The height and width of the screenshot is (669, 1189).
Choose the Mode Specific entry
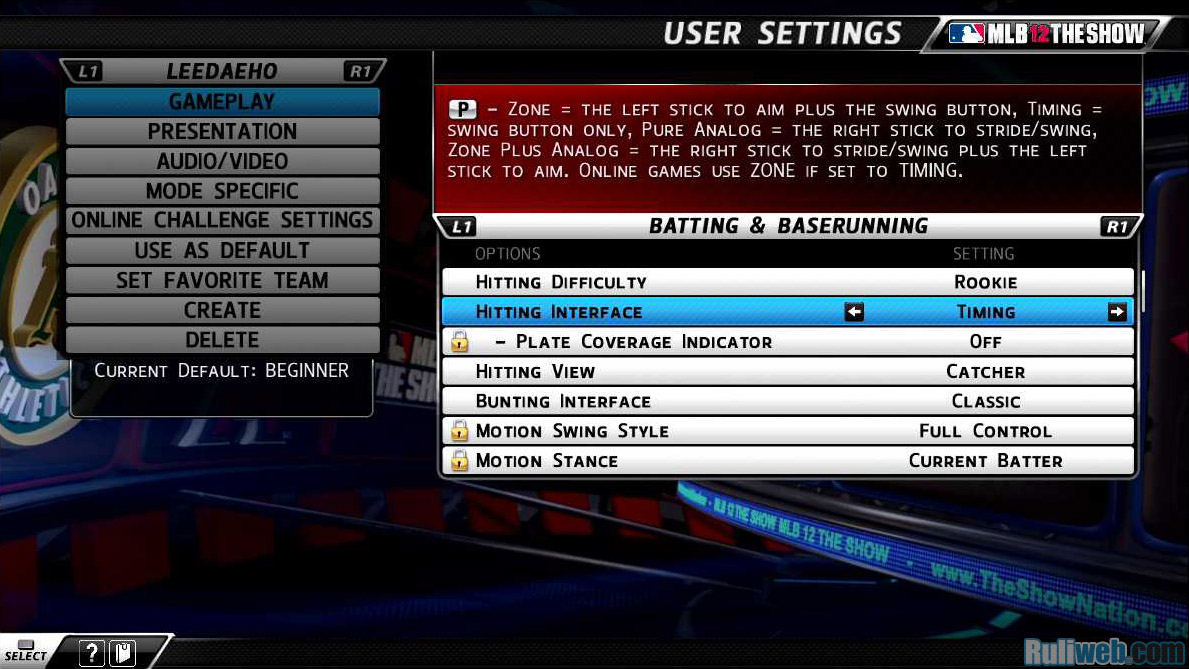tap(222, 191)
